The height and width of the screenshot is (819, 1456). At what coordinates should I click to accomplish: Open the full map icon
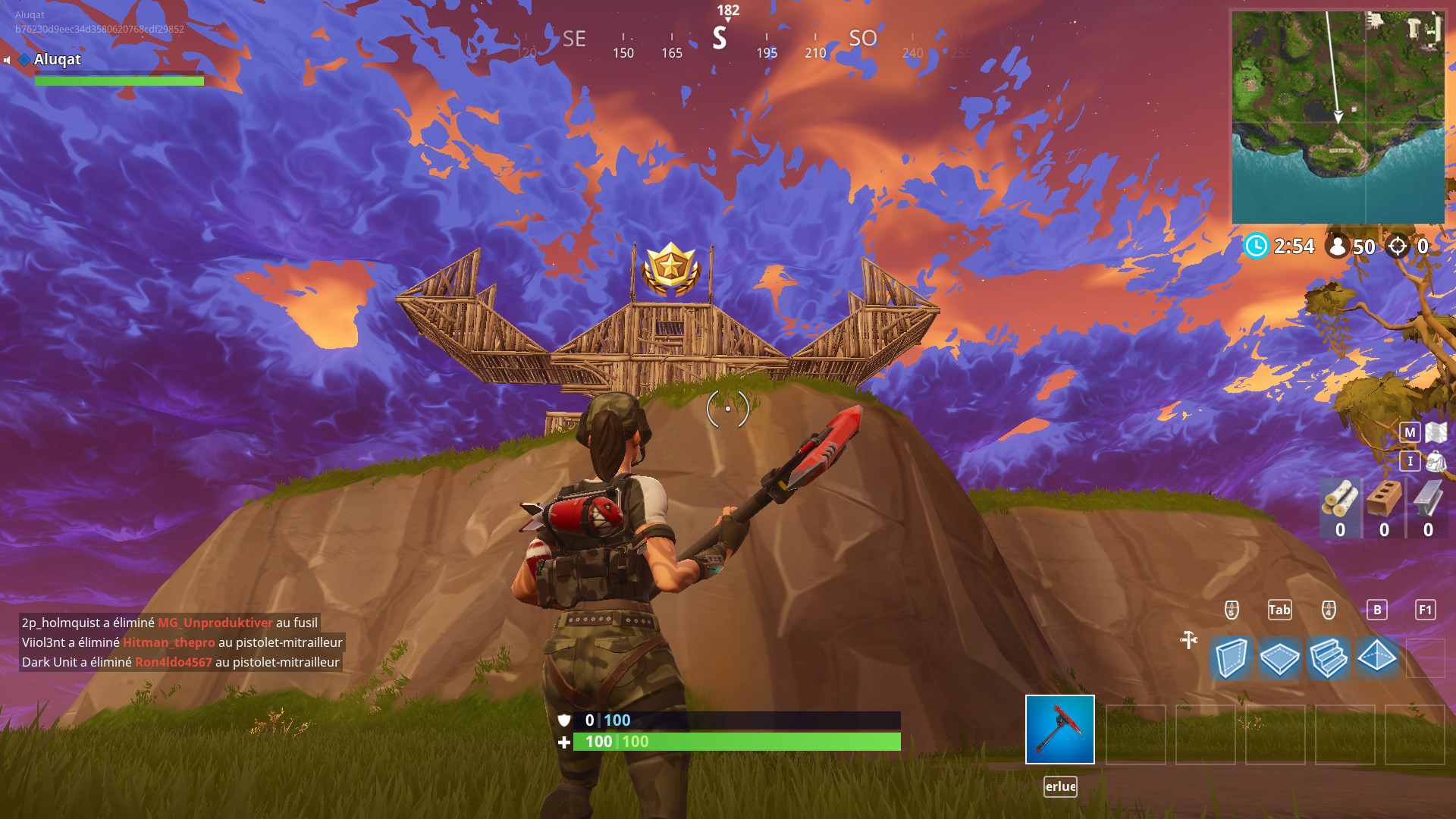[1436, 432]
